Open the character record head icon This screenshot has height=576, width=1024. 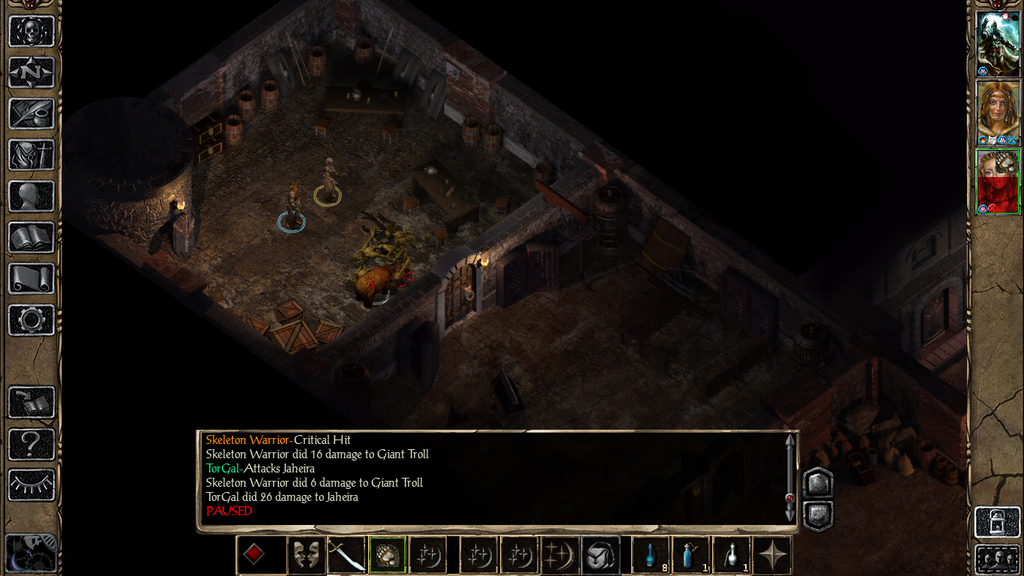click(x=31, y=196)
